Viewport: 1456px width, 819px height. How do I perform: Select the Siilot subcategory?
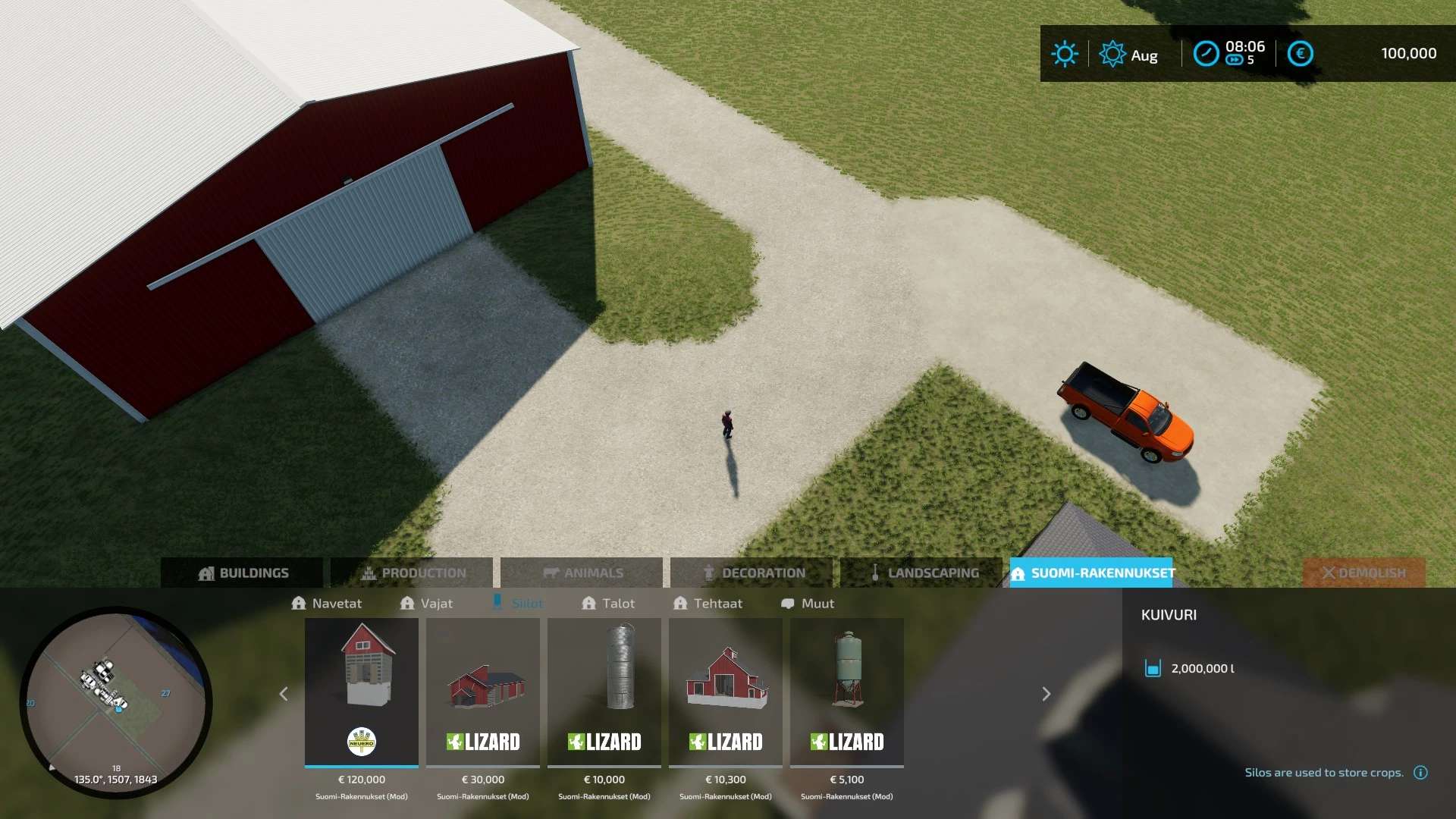coord(518,604)
